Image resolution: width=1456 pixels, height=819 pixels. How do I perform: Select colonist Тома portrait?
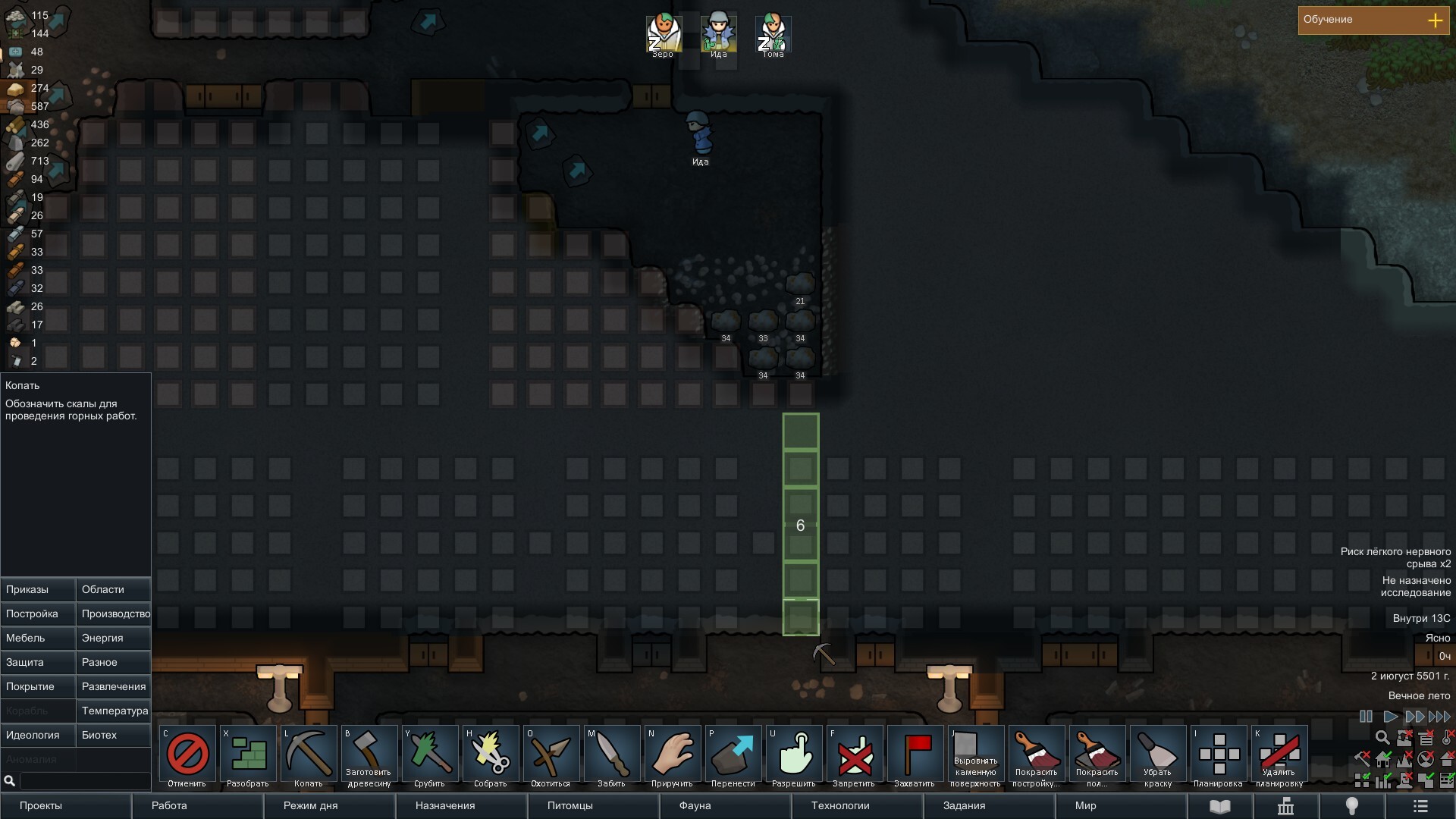773,34
